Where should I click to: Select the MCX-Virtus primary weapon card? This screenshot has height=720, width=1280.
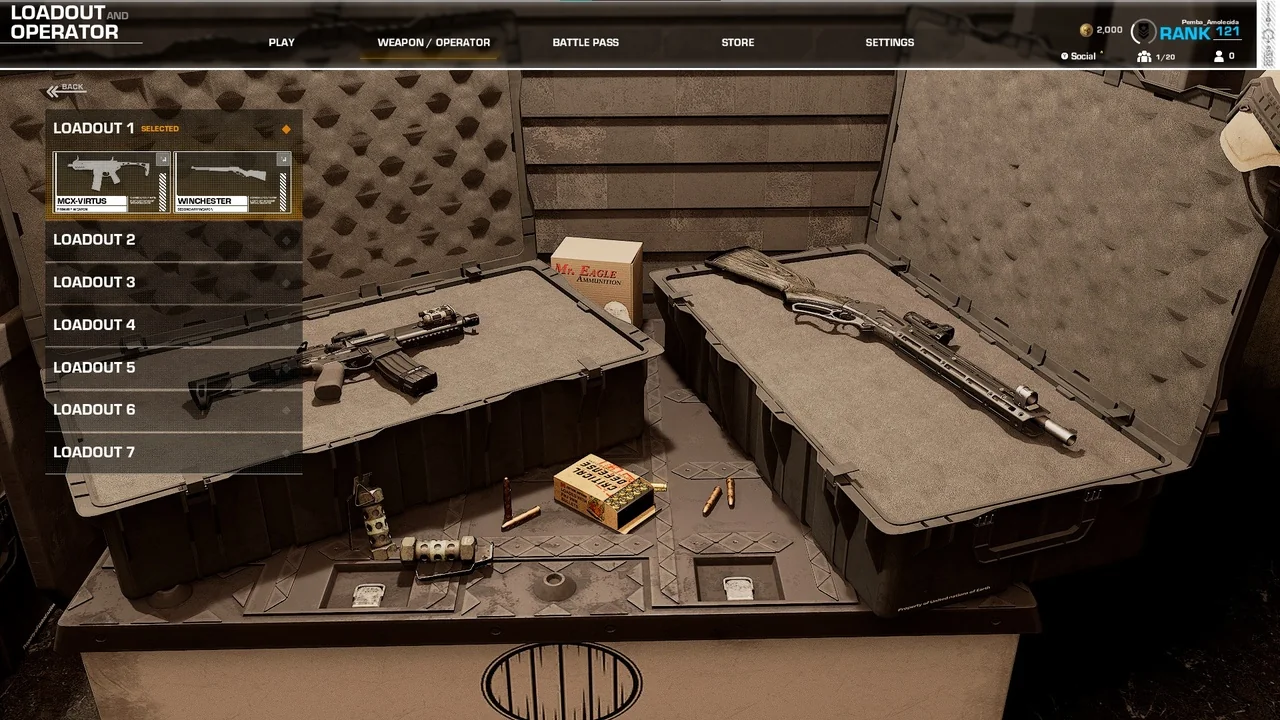pos(112,181)
